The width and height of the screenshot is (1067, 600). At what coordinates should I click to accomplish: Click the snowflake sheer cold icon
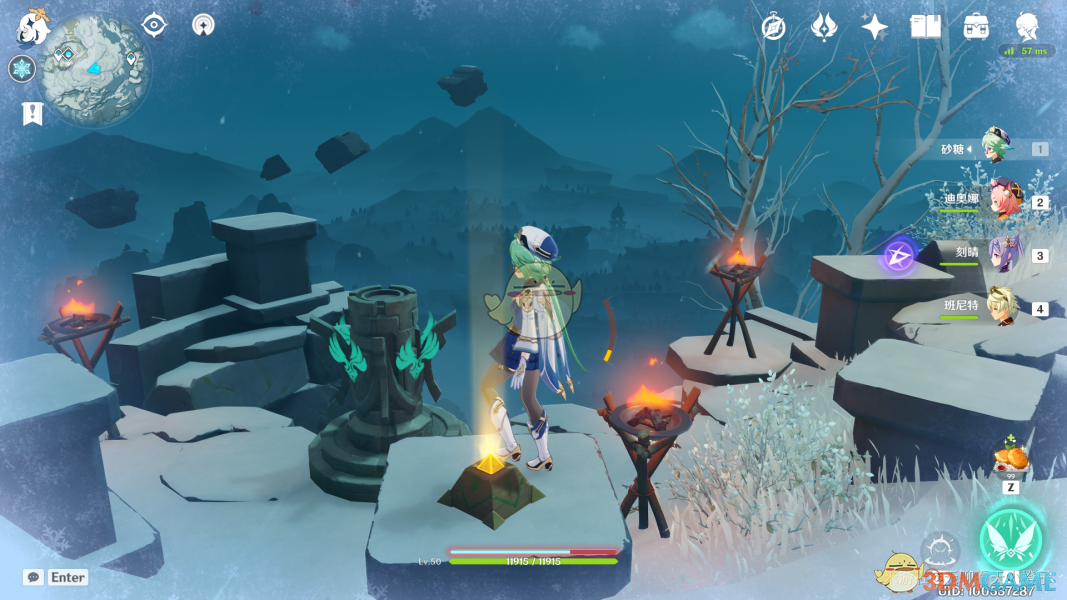[x=22, y=69]
